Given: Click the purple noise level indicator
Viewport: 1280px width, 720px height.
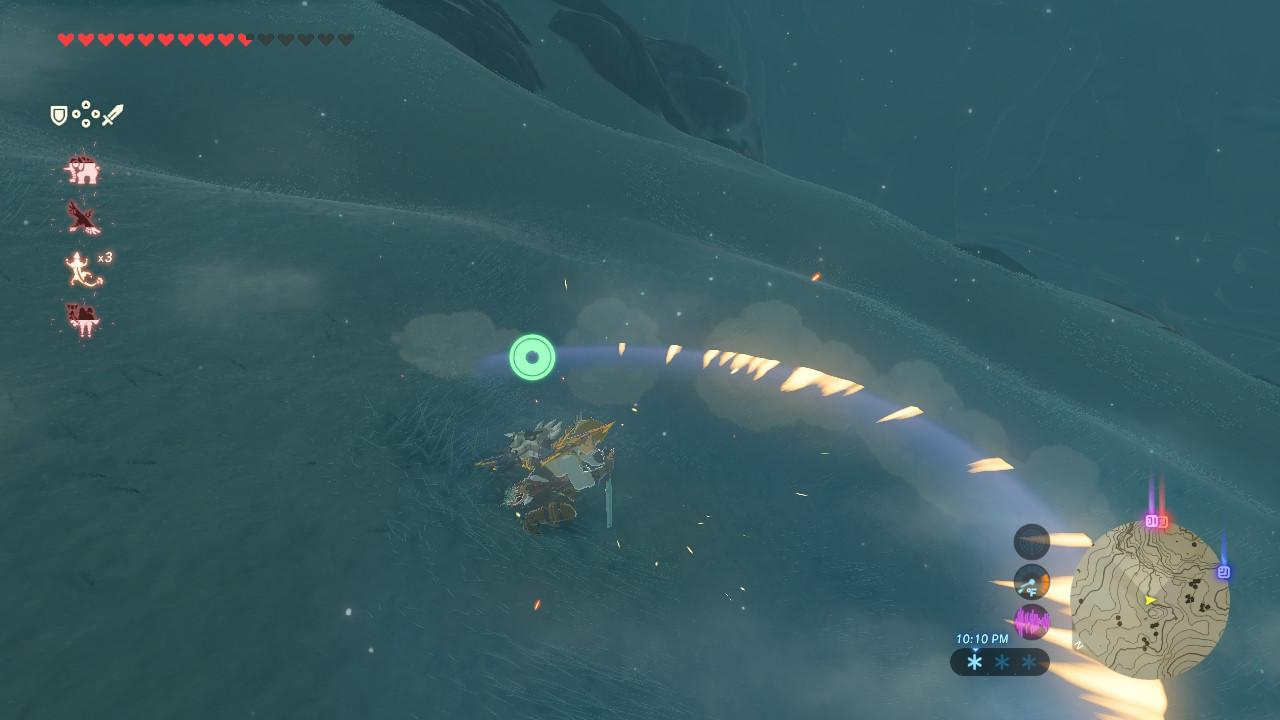Looking at the screenshot, I should point(1032,622).
